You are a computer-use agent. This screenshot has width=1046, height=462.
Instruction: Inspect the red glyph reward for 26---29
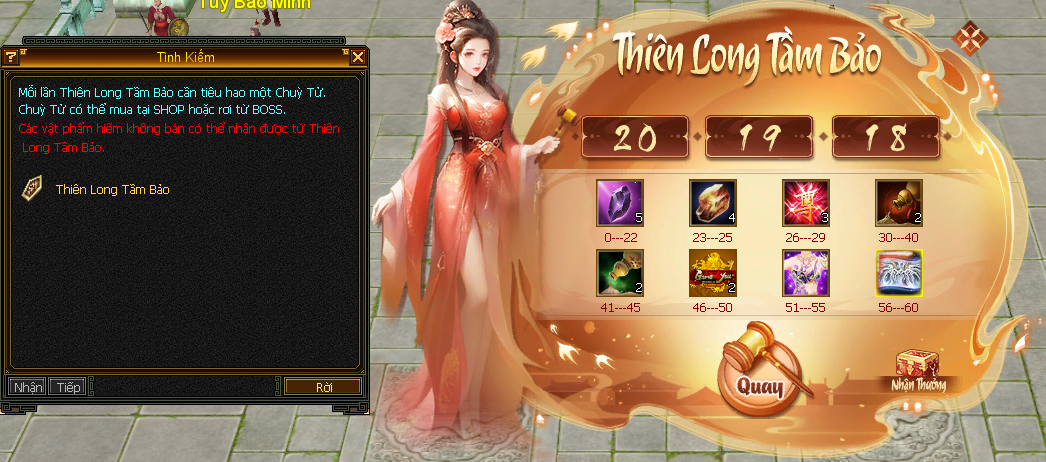[x=806, y=203]
